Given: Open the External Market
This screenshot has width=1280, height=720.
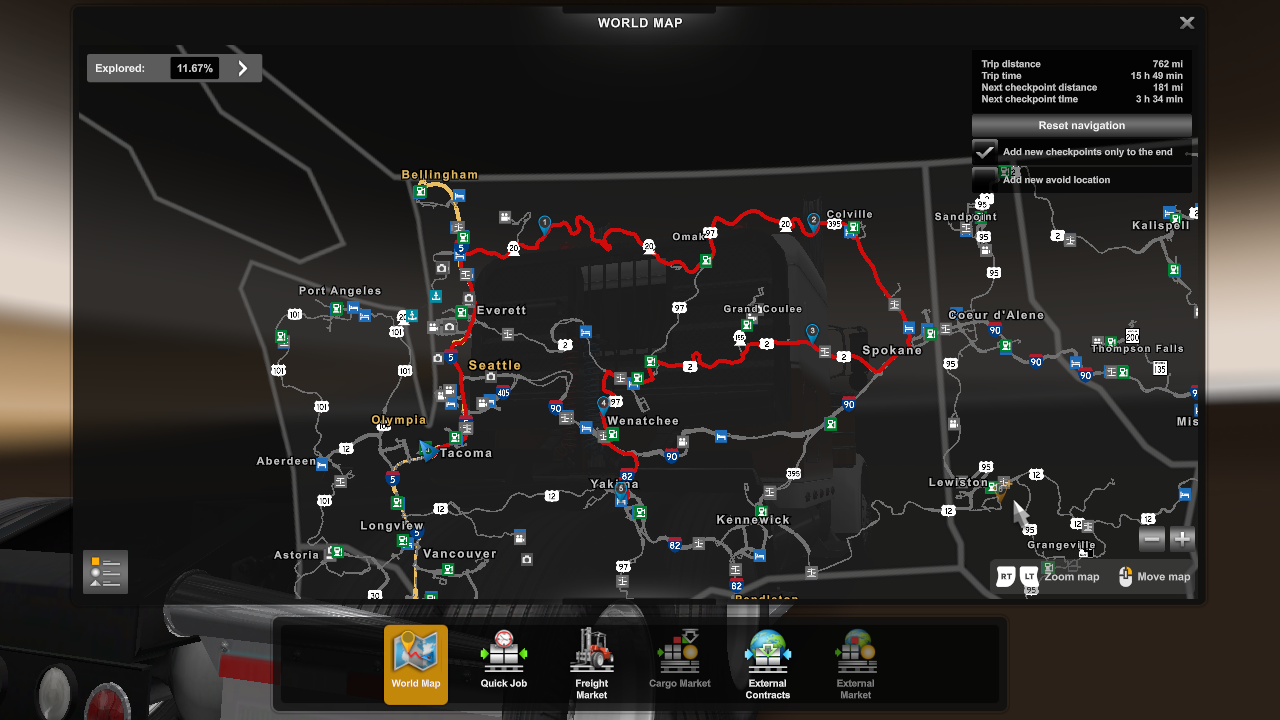Looking at the screenshot, I should (x=855, y=662).
